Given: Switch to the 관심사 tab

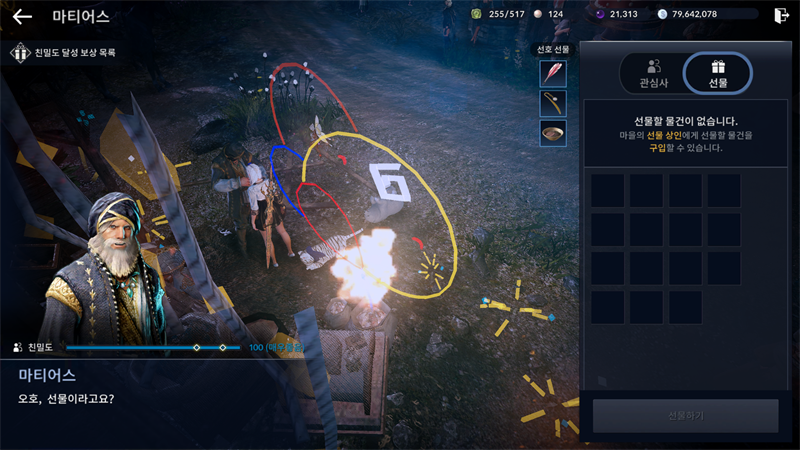Looking at the screenshot, I should tap(650, 72).
